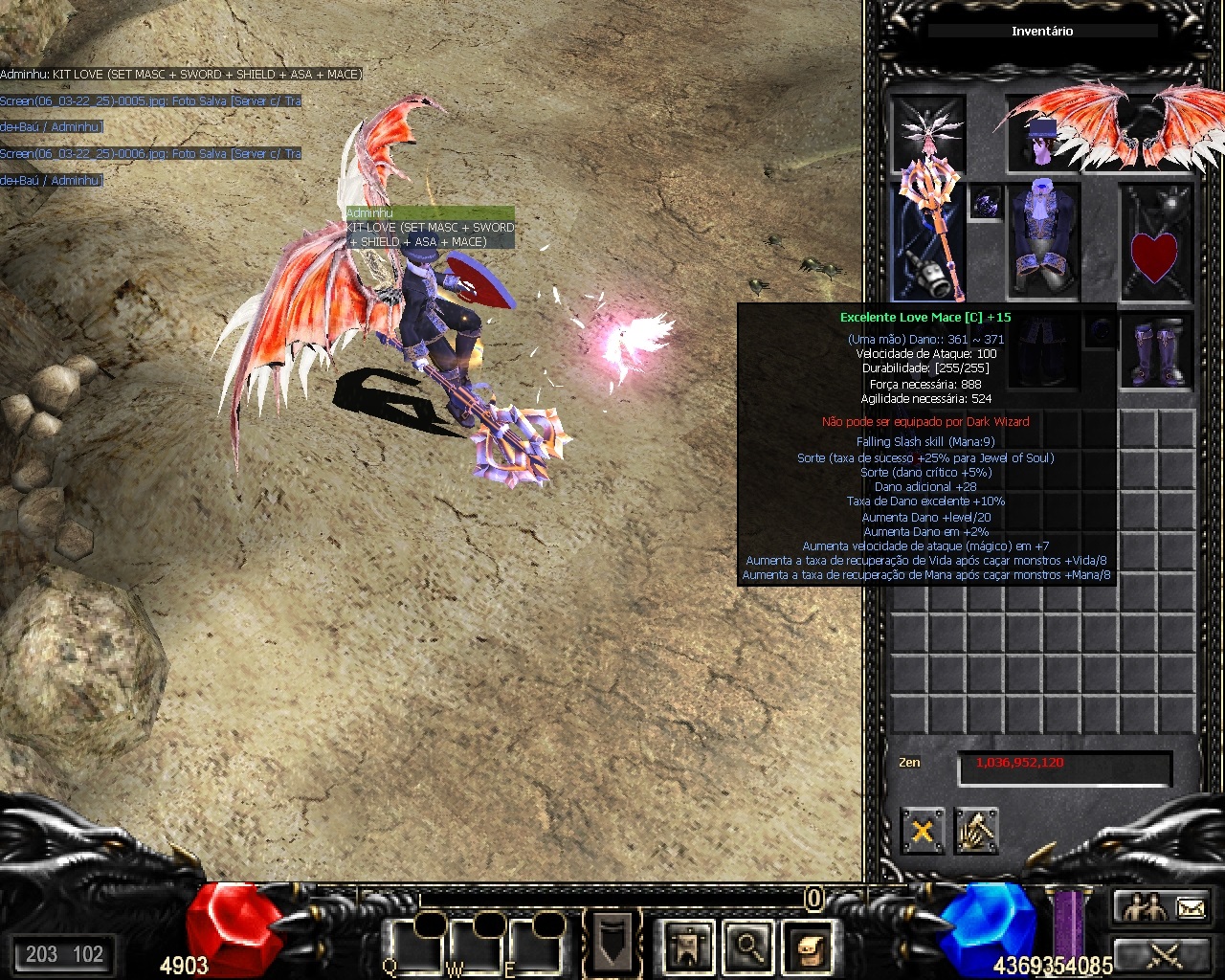The height and width of the screenshot is (980, 1225).
Task: Select the blue top hat helmet slot
Action: click(x=1041, y=140)
